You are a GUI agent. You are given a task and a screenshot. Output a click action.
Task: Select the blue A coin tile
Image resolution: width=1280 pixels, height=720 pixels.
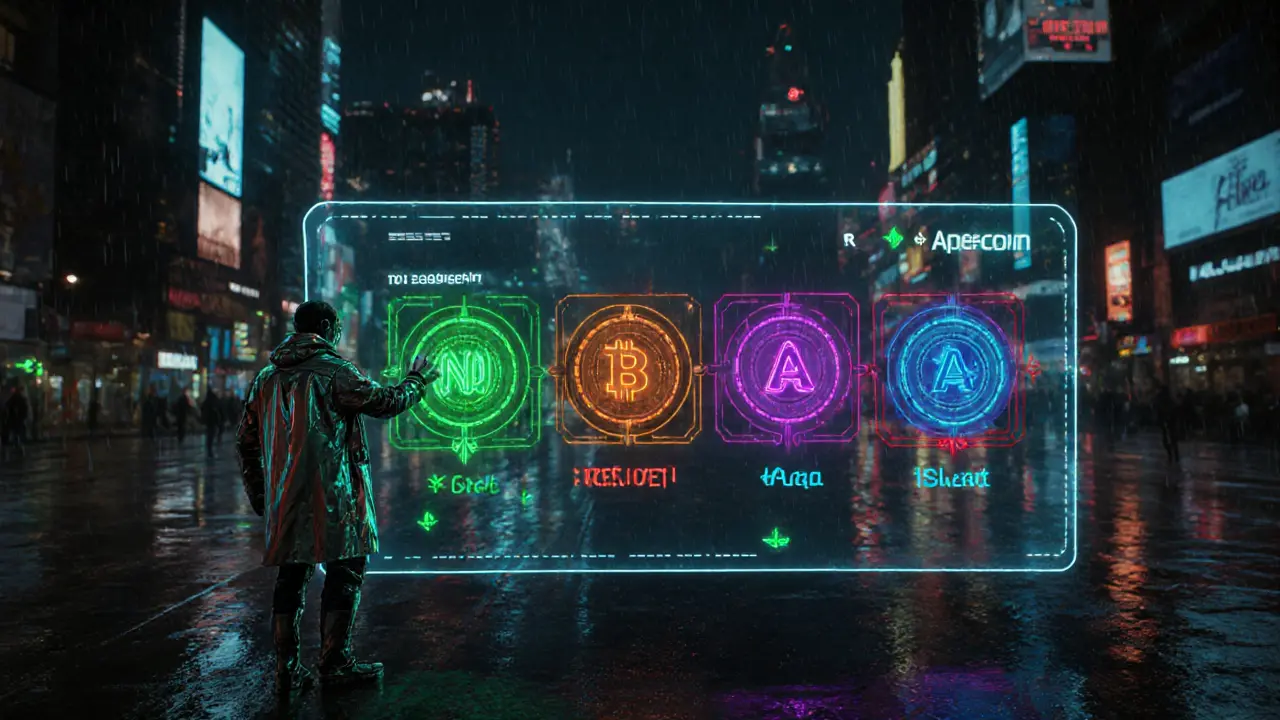[949, 369]
